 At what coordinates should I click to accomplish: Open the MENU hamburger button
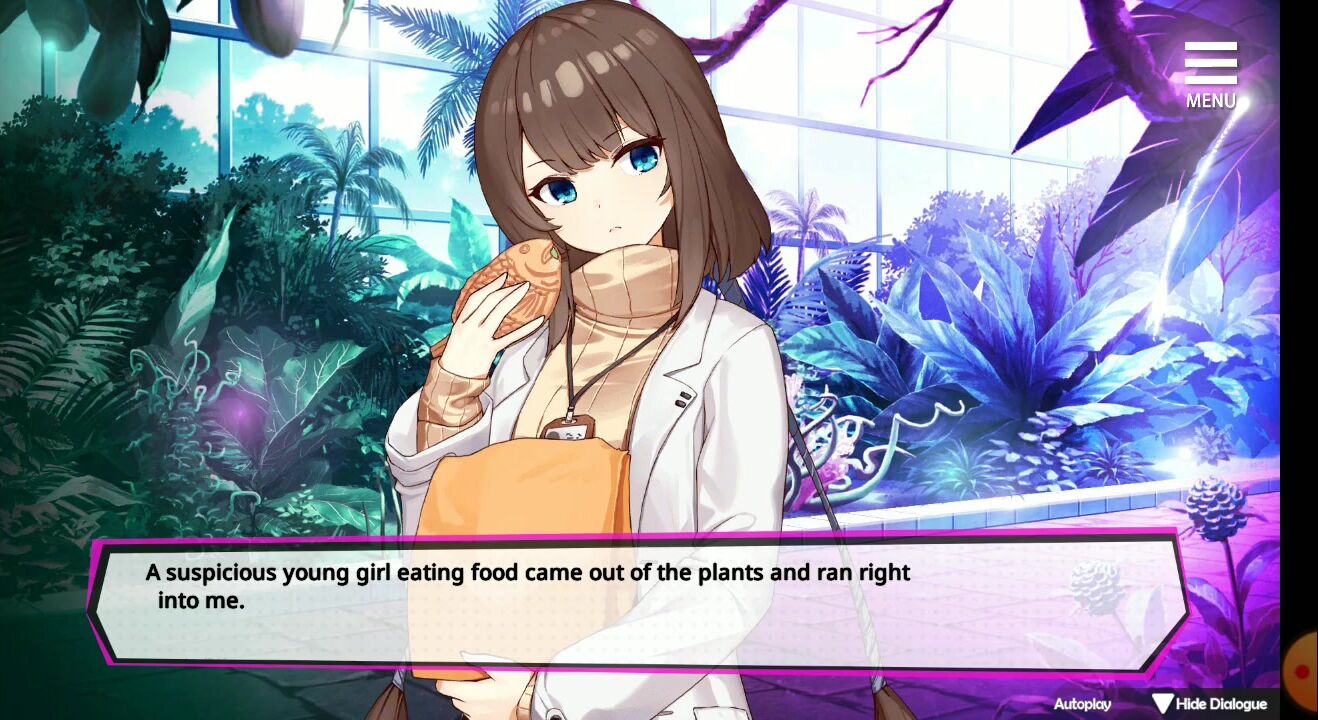click(x=1210, y=74)
